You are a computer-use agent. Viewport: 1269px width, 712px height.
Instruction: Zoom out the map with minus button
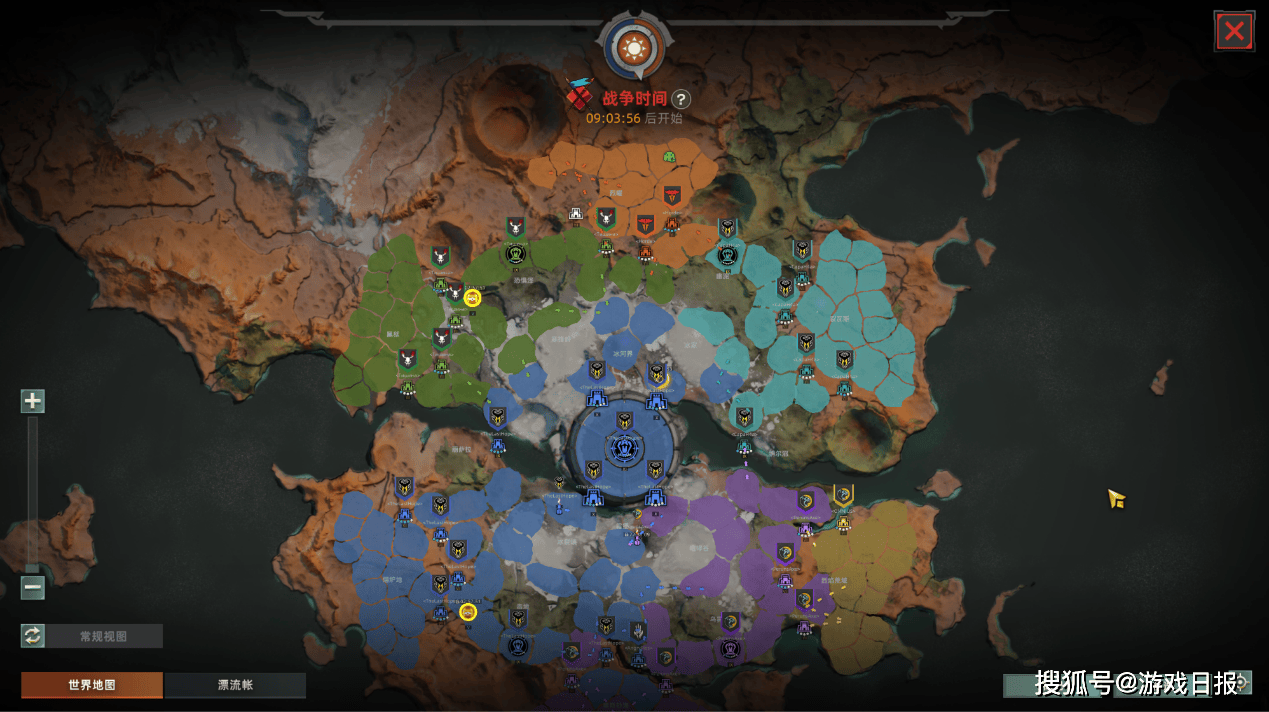[x=33, y=588]
